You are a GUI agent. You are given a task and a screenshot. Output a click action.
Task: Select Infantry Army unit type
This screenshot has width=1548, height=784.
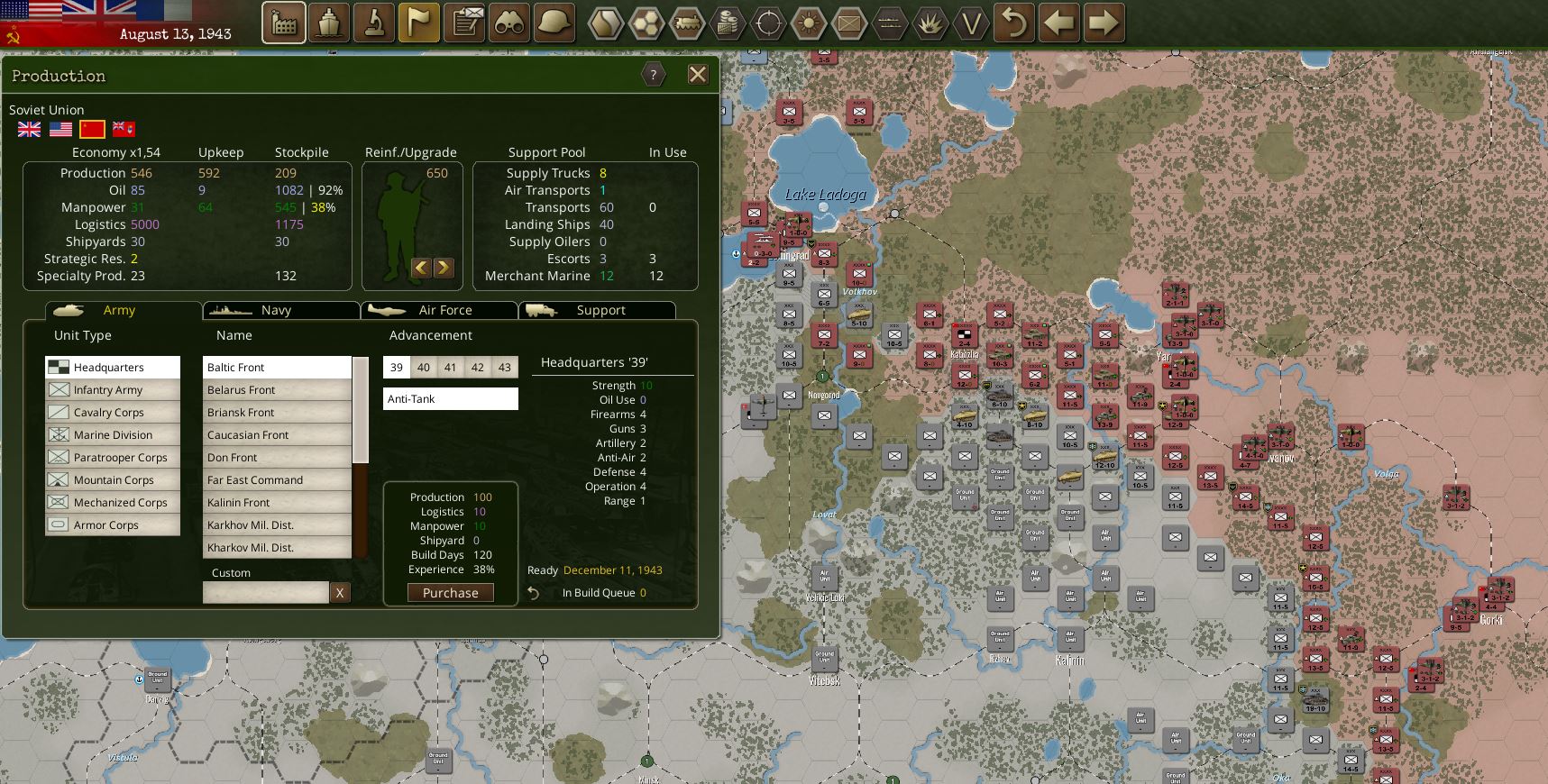coord(108,390)
